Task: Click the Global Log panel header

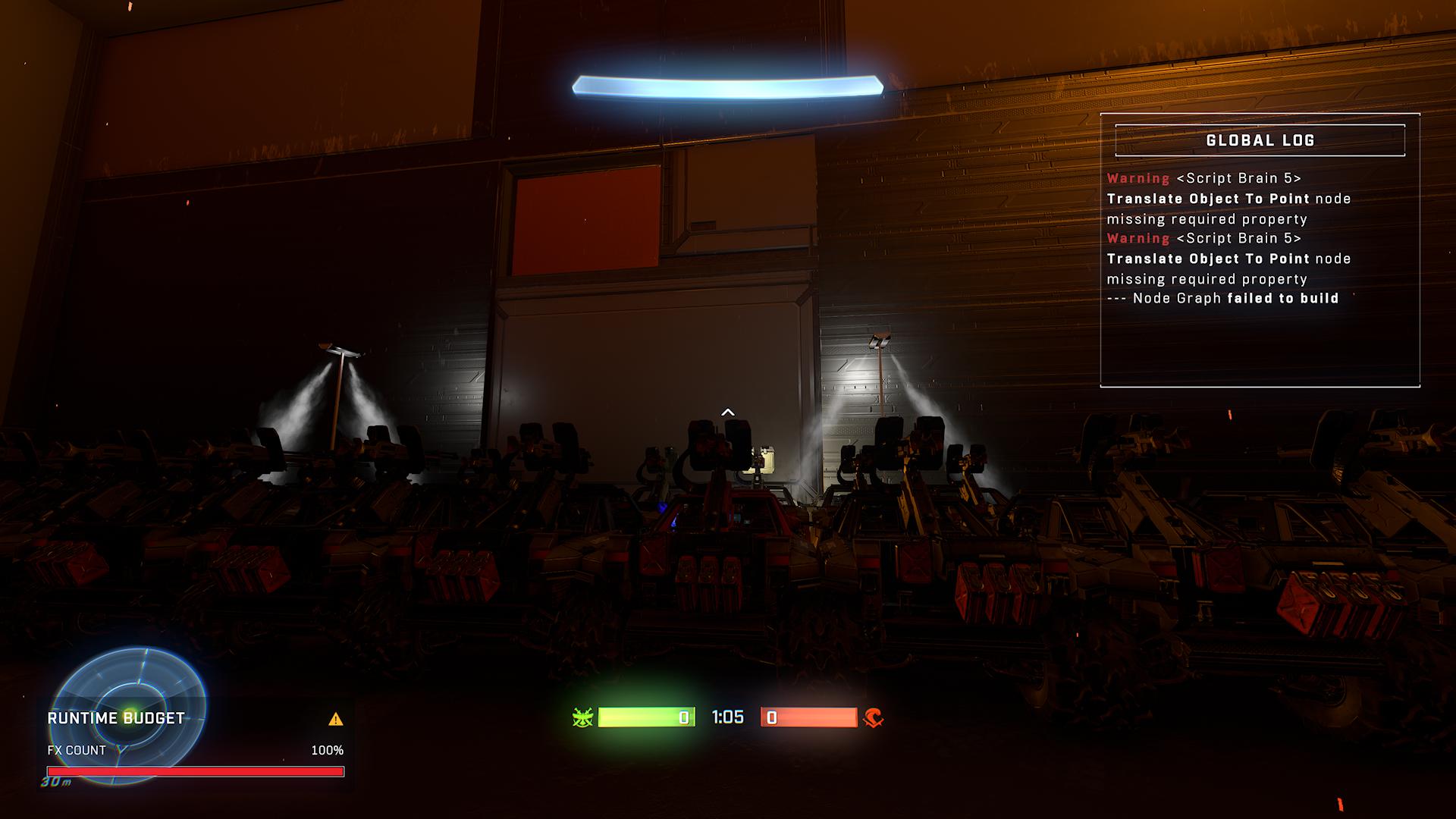Action: point(1260,140)
